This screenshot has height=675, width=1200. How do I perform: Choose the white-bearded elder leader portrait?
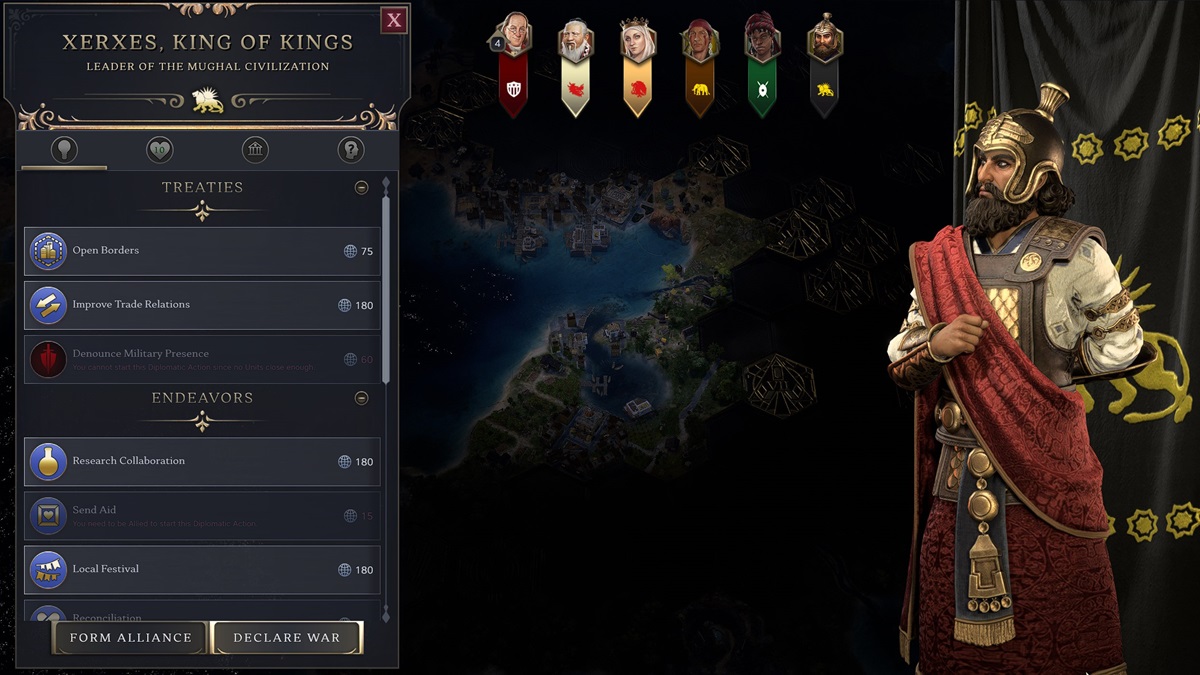click(576, 42)
